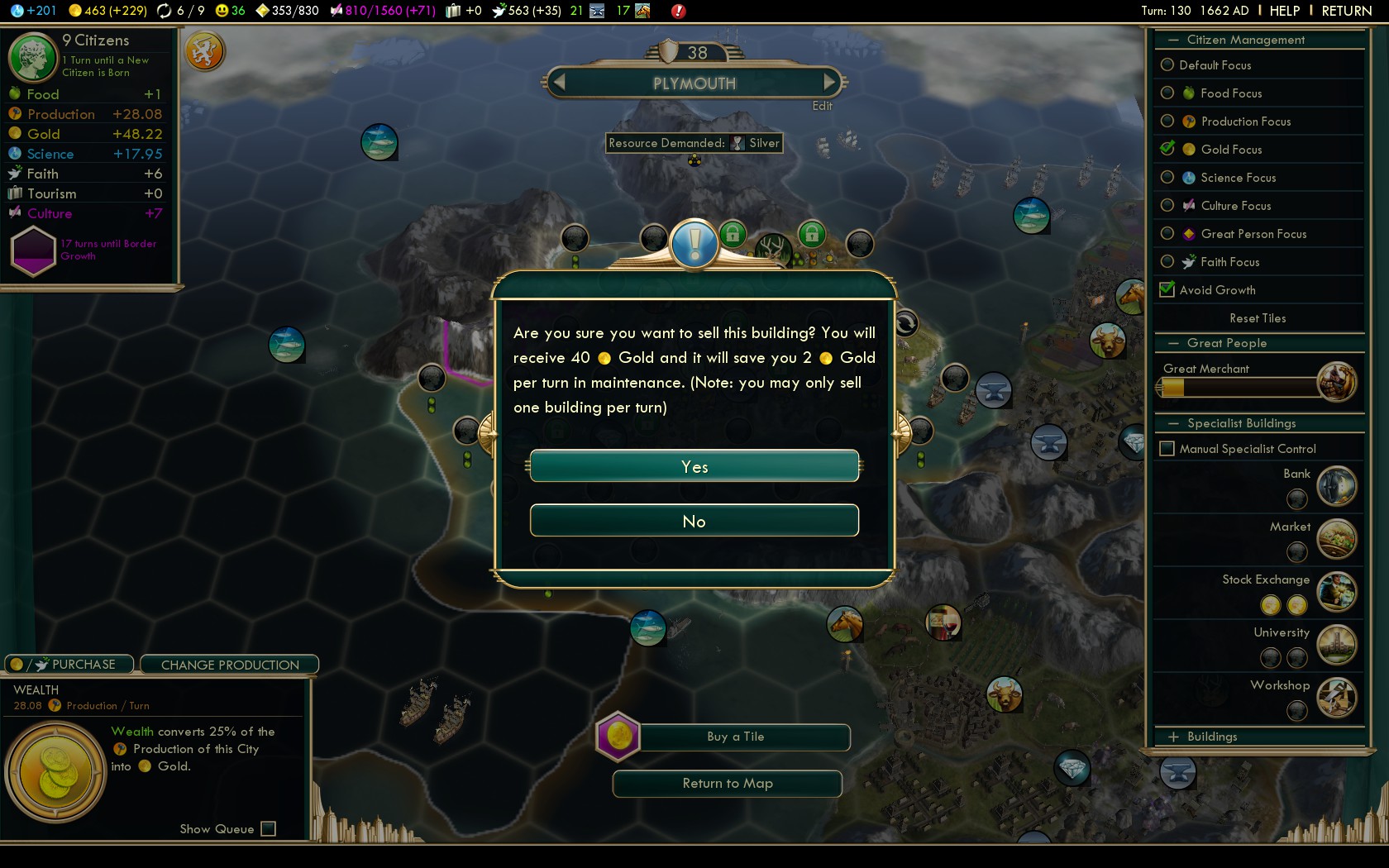Pick the Great Person Focus option
This screenshot has width=1389, height=868.
pyautogui.click(x=1167, y=233)
